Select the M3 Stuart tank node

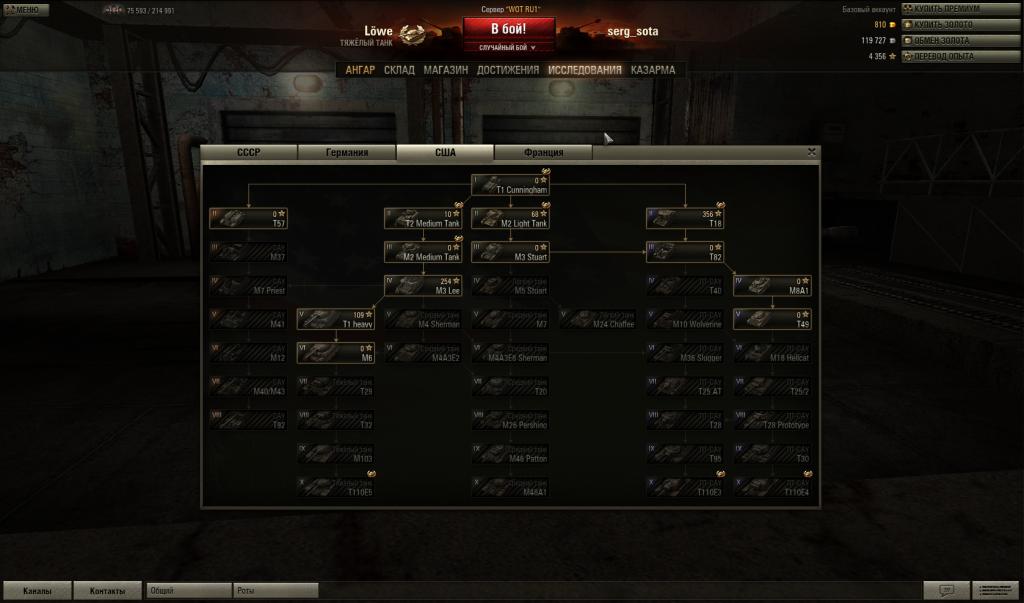point(511,252)
